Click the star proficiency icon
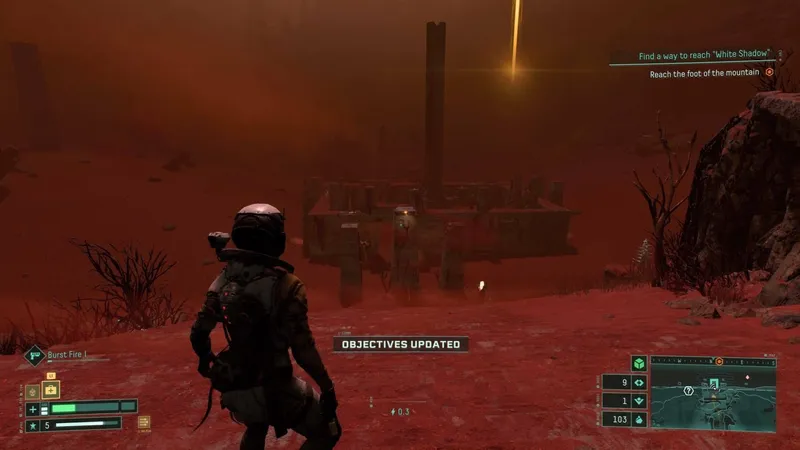 32,424
